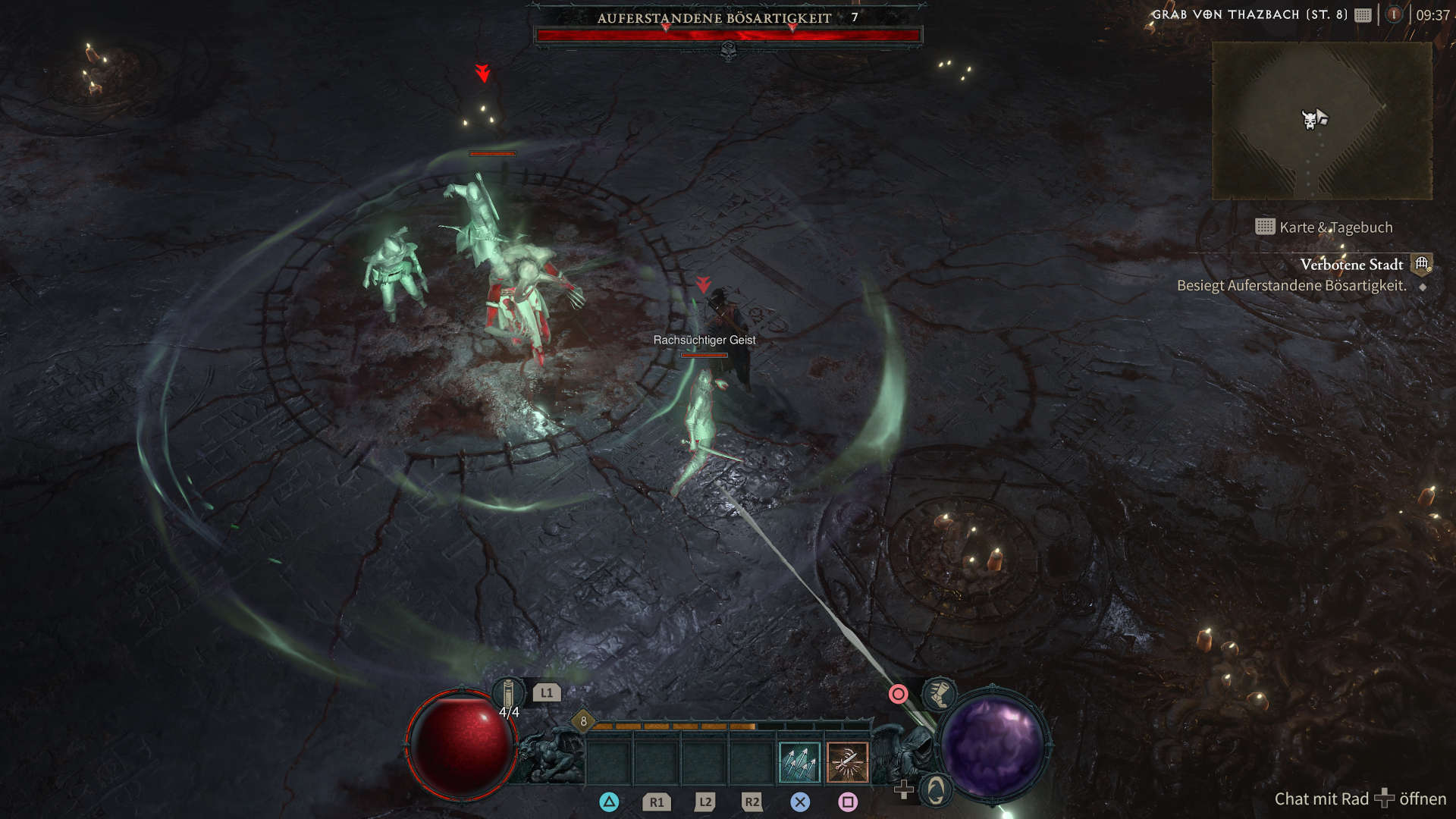This screenshot has width=1456, height=819.
Task: Drink the healing potion
Action: point(508,693)
